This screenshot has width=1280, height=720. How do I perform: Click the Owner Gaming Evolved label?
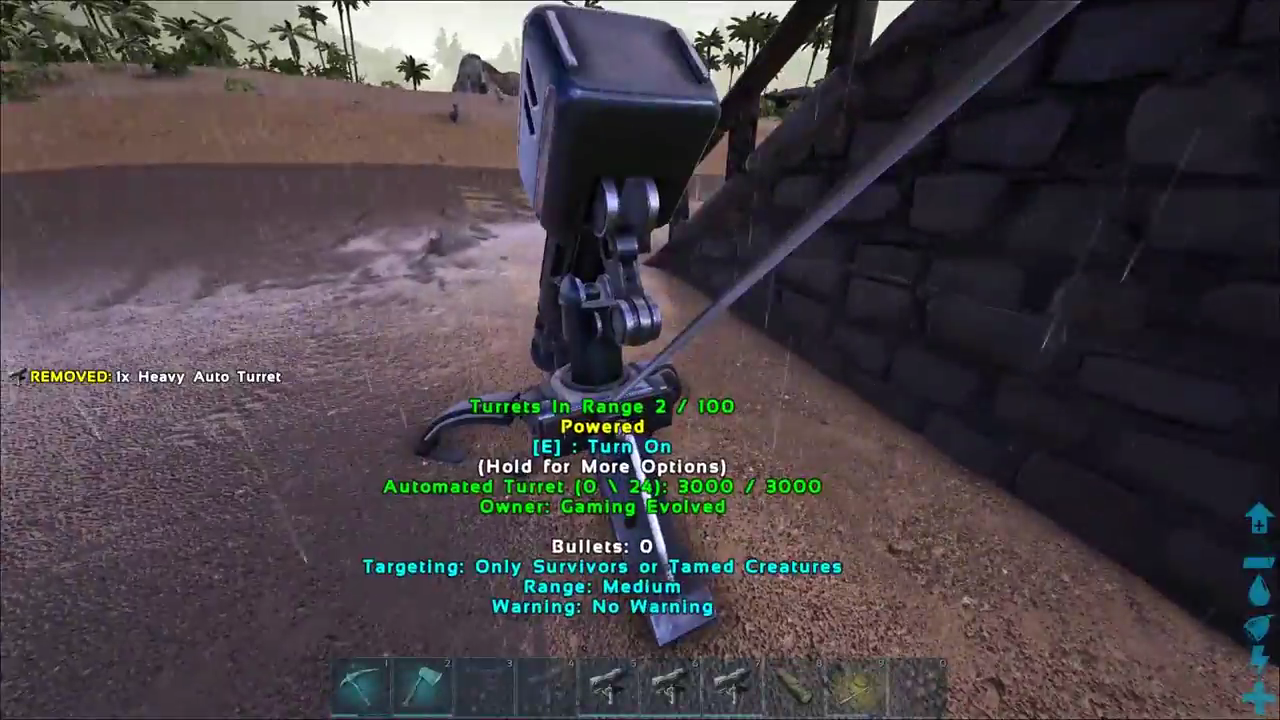tap(603, 507)
